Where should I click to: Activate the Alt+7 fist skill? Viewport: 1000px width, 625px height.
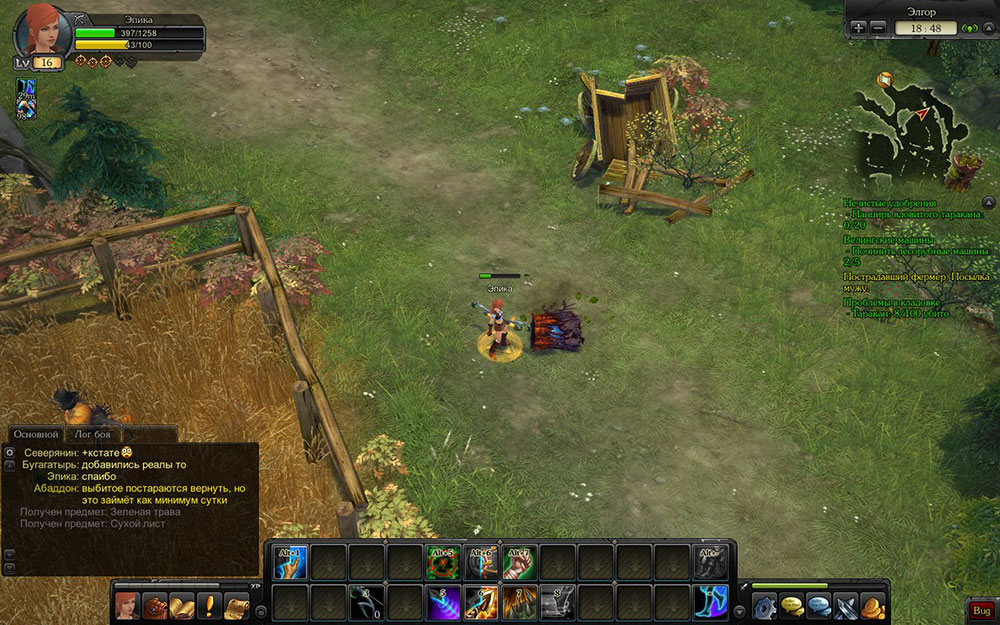coord(518,562)
